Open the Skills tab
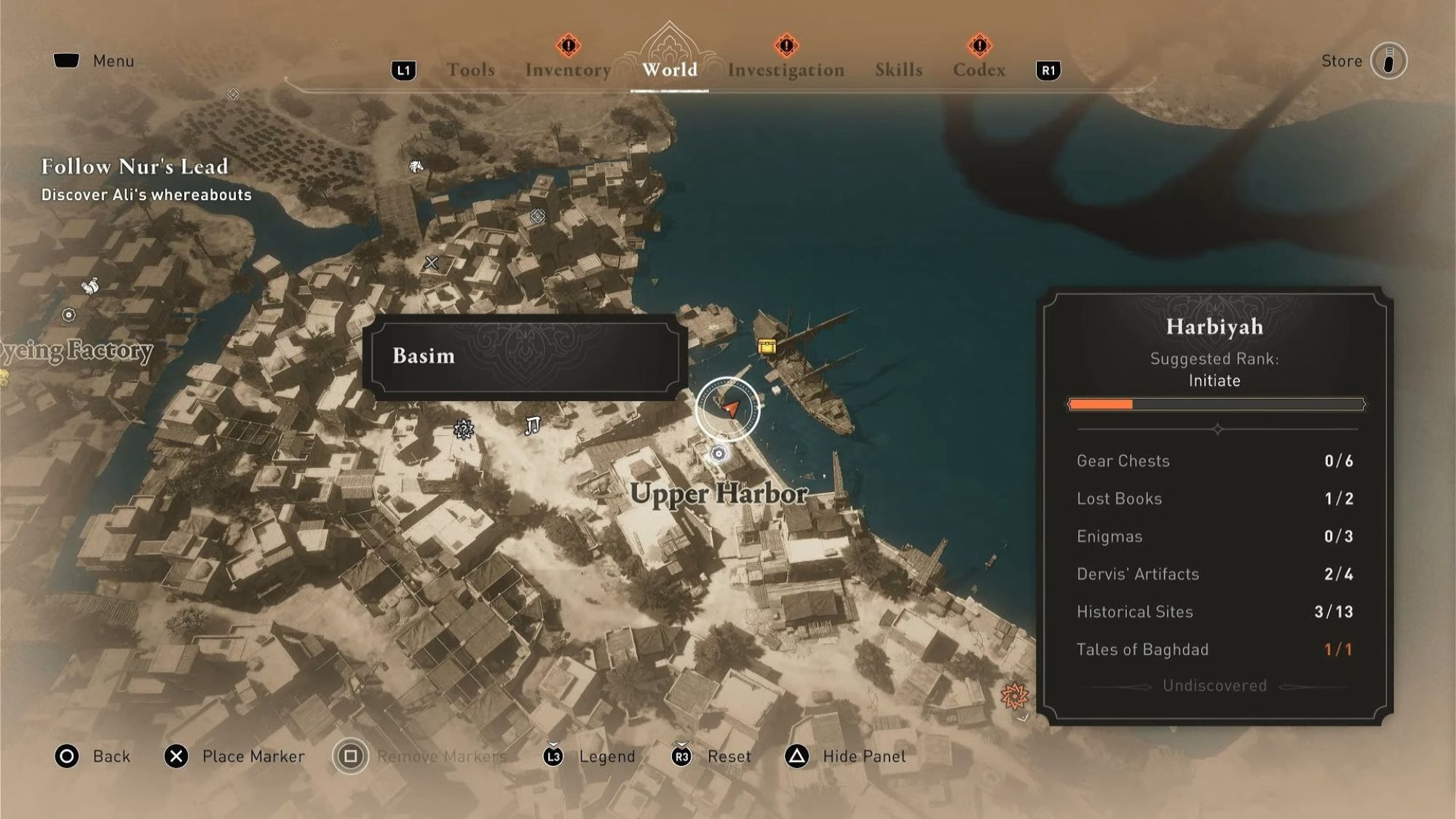 click(x=898, y=69)
